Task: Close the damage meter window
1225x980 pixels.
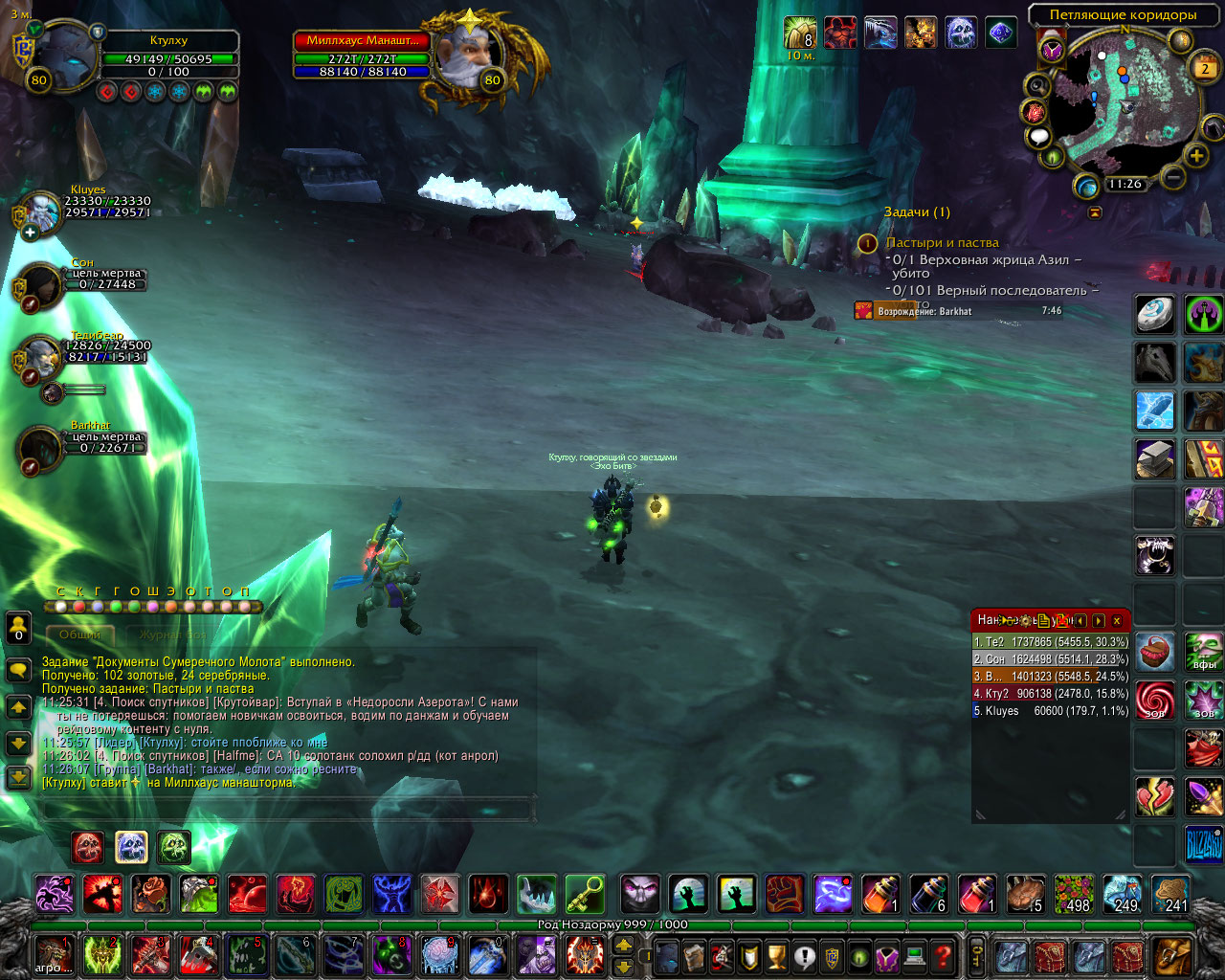Action: pos(1116,621)
